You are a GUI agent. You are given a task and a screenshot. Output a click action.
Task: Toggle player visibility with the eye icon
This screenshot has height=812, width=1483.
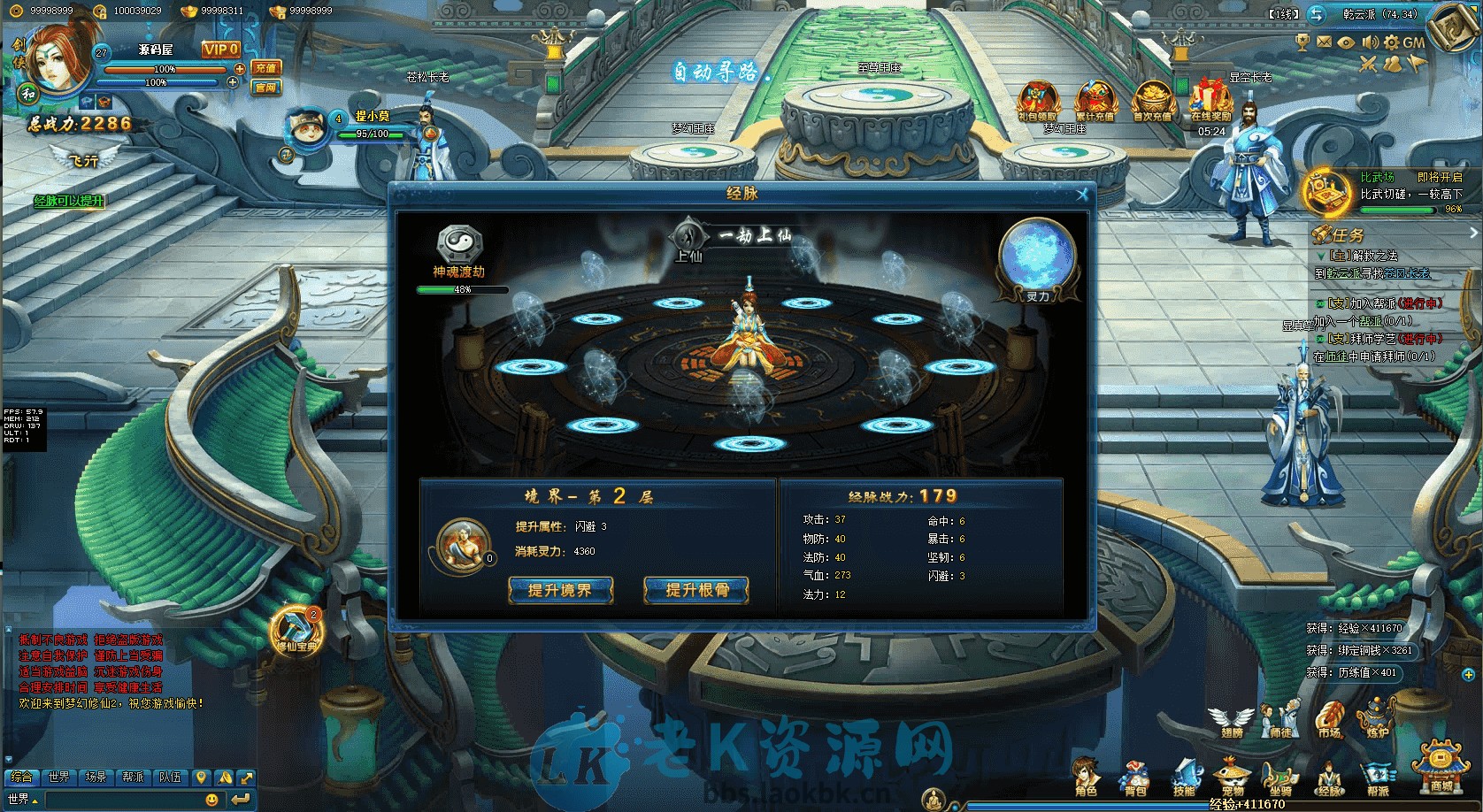[1346, 42]
